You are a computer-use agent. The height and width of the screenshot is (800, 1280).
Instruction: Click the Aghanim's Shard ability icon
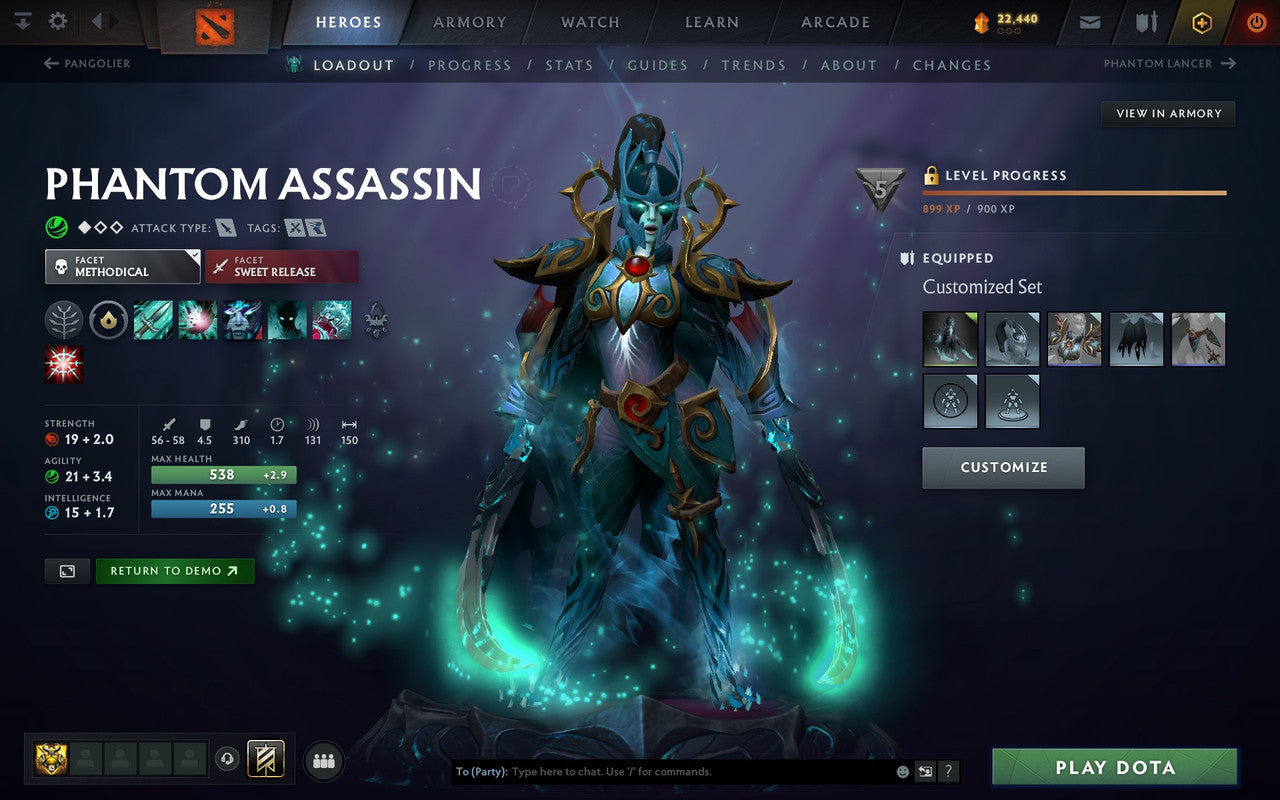pyautogui.click(x=108, y=319)
